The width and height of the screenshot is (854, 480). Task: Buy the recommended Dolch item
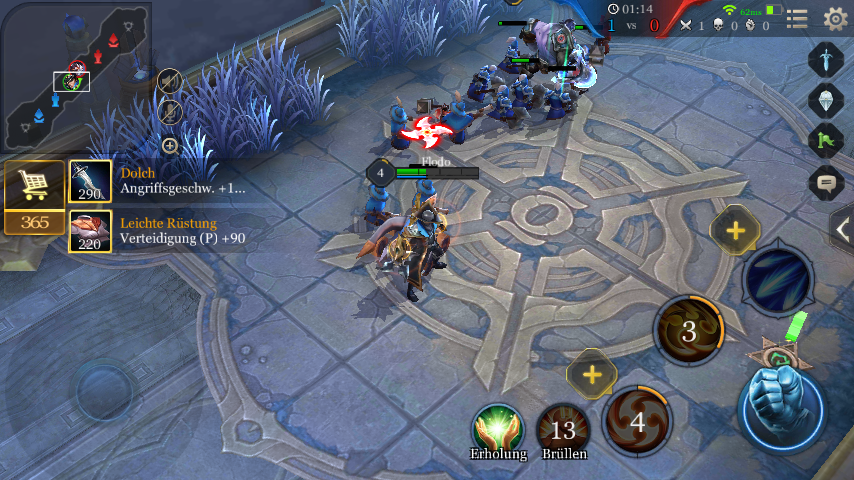[90, 181]
